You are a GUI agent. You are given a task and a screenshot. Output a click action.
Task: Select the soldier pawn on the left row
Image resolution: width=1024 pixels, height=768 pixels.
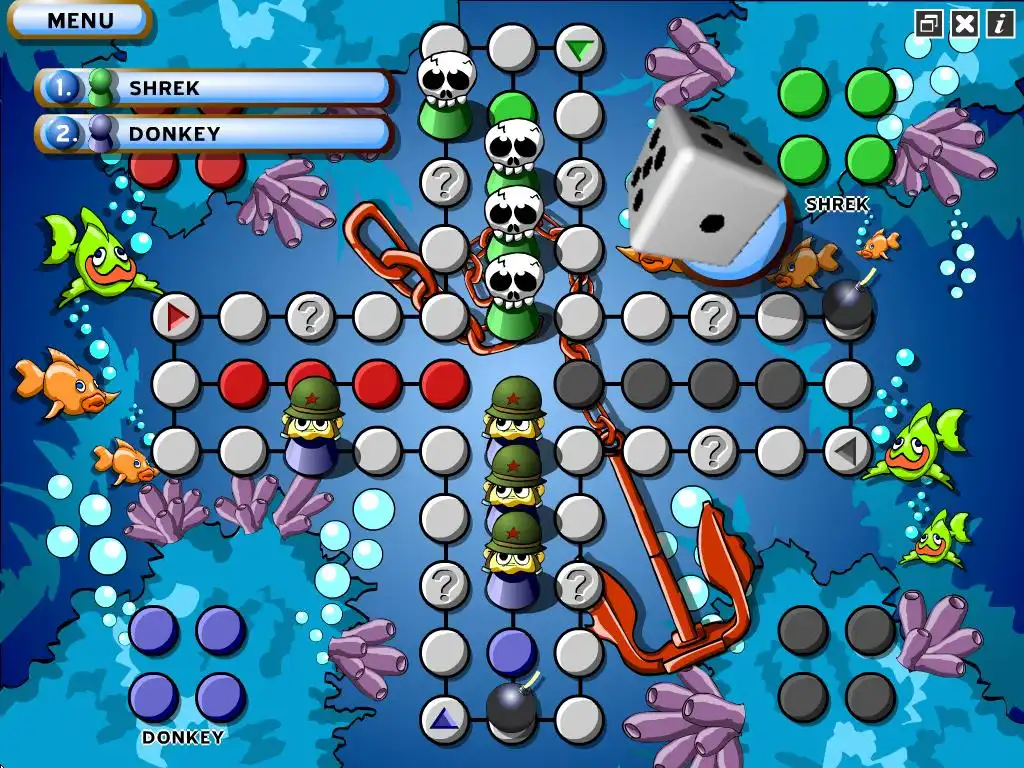[312, 426]
